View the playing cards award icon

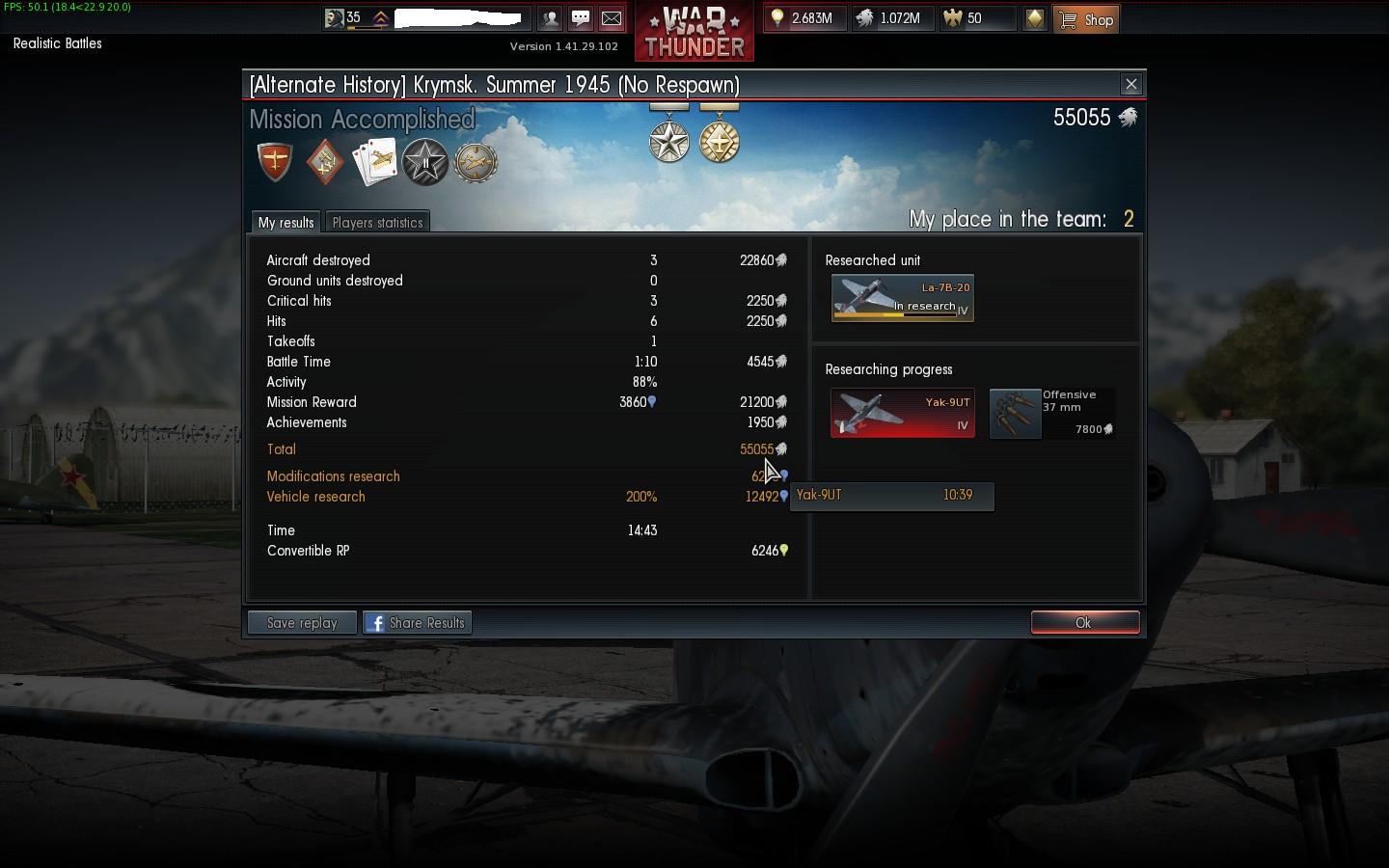coord(374,161)
